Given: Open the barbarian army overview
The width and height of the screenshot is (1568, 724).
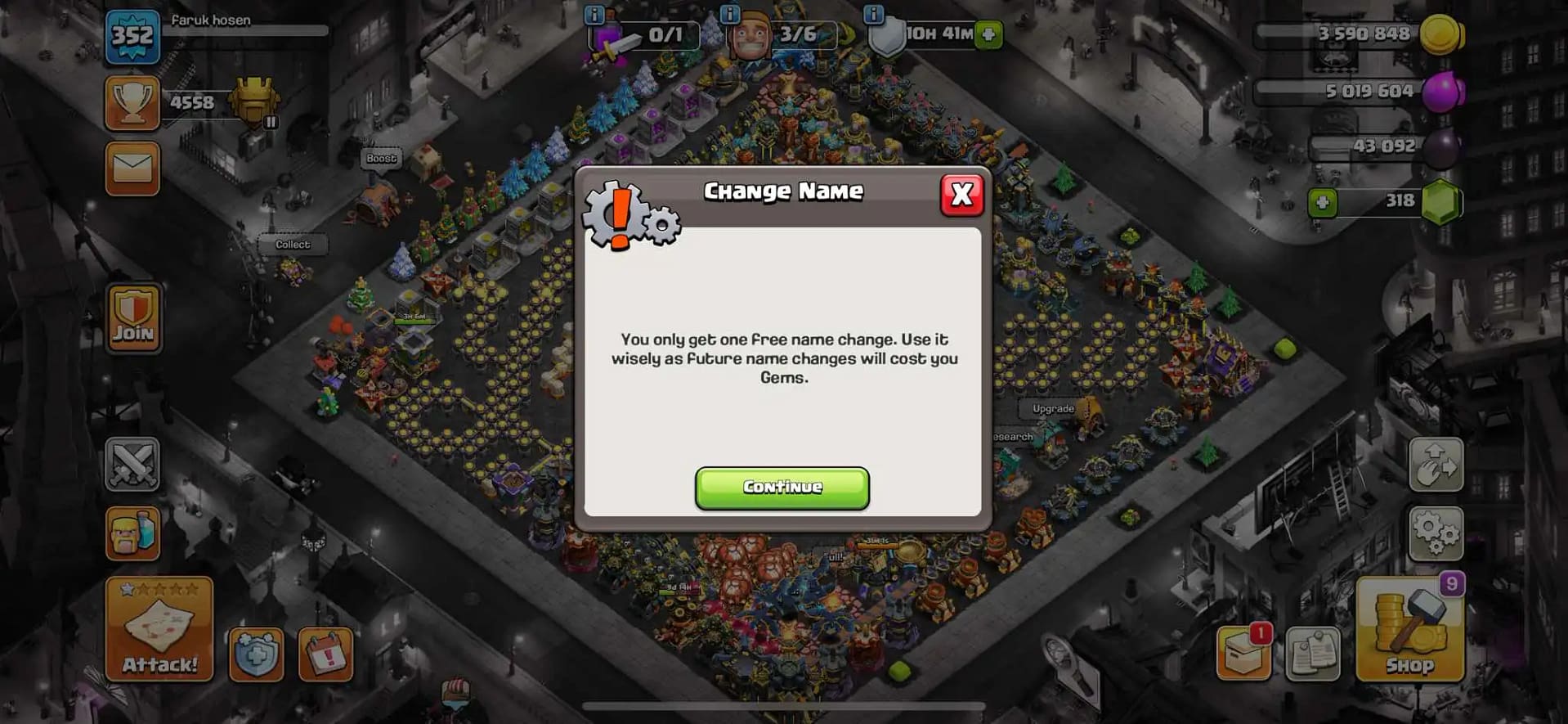Looking at the screenshot, I should (132, 533).
